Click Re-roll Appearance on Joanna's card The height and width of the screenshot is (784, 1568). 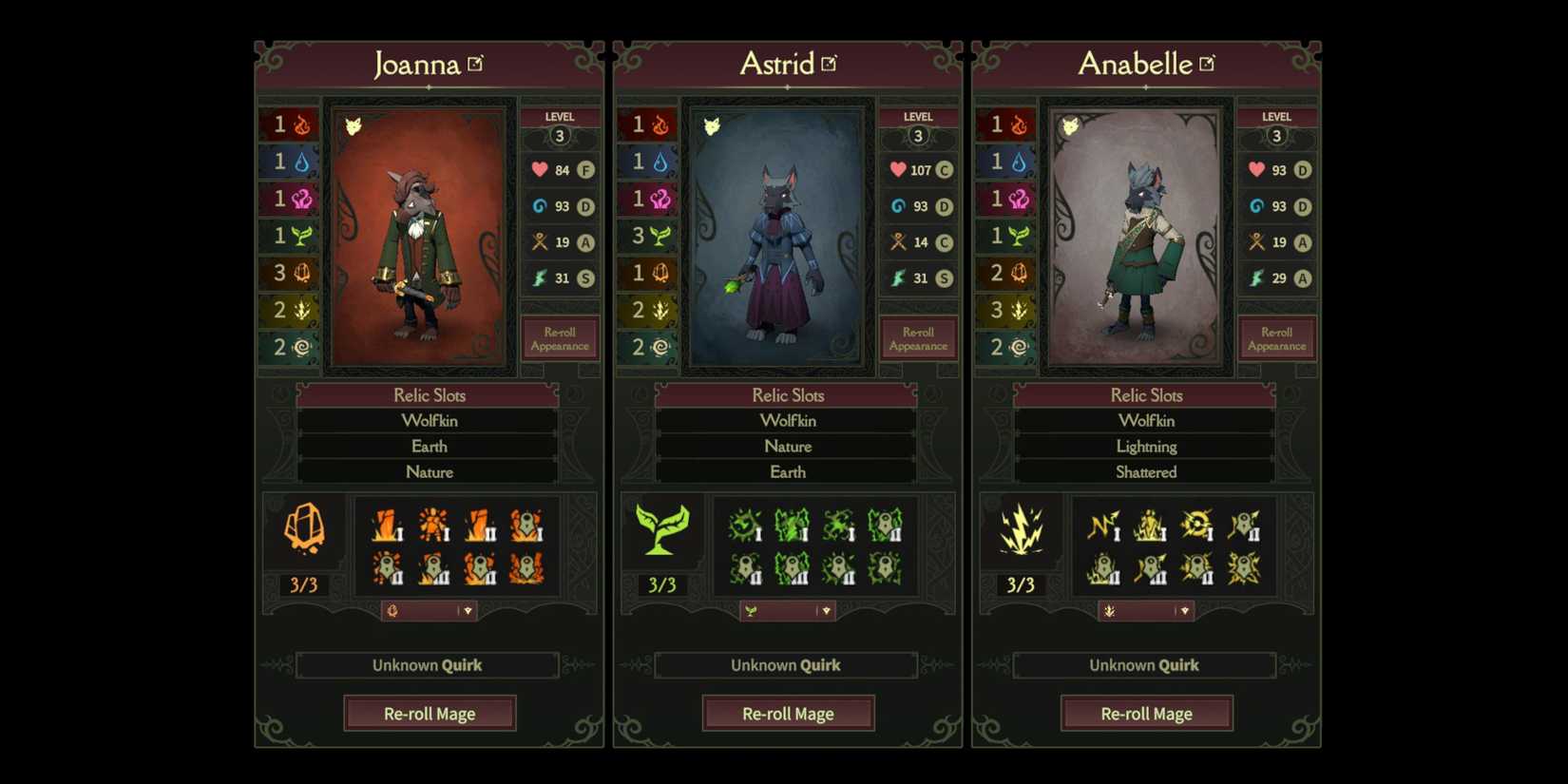pyautogui.click(x=560, y=338)
